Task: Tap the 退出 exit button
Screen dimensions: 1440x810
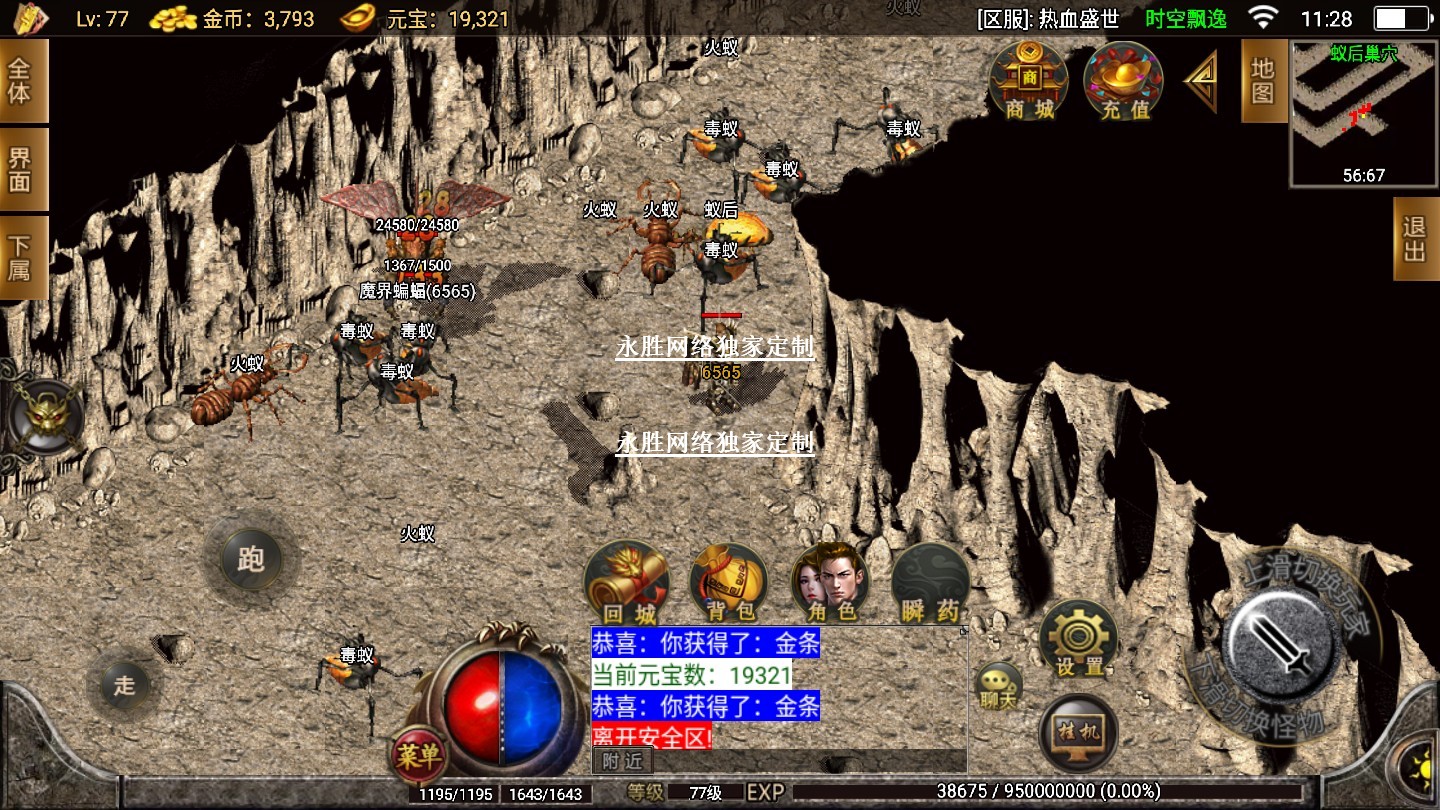Action: pos(1415,239)
